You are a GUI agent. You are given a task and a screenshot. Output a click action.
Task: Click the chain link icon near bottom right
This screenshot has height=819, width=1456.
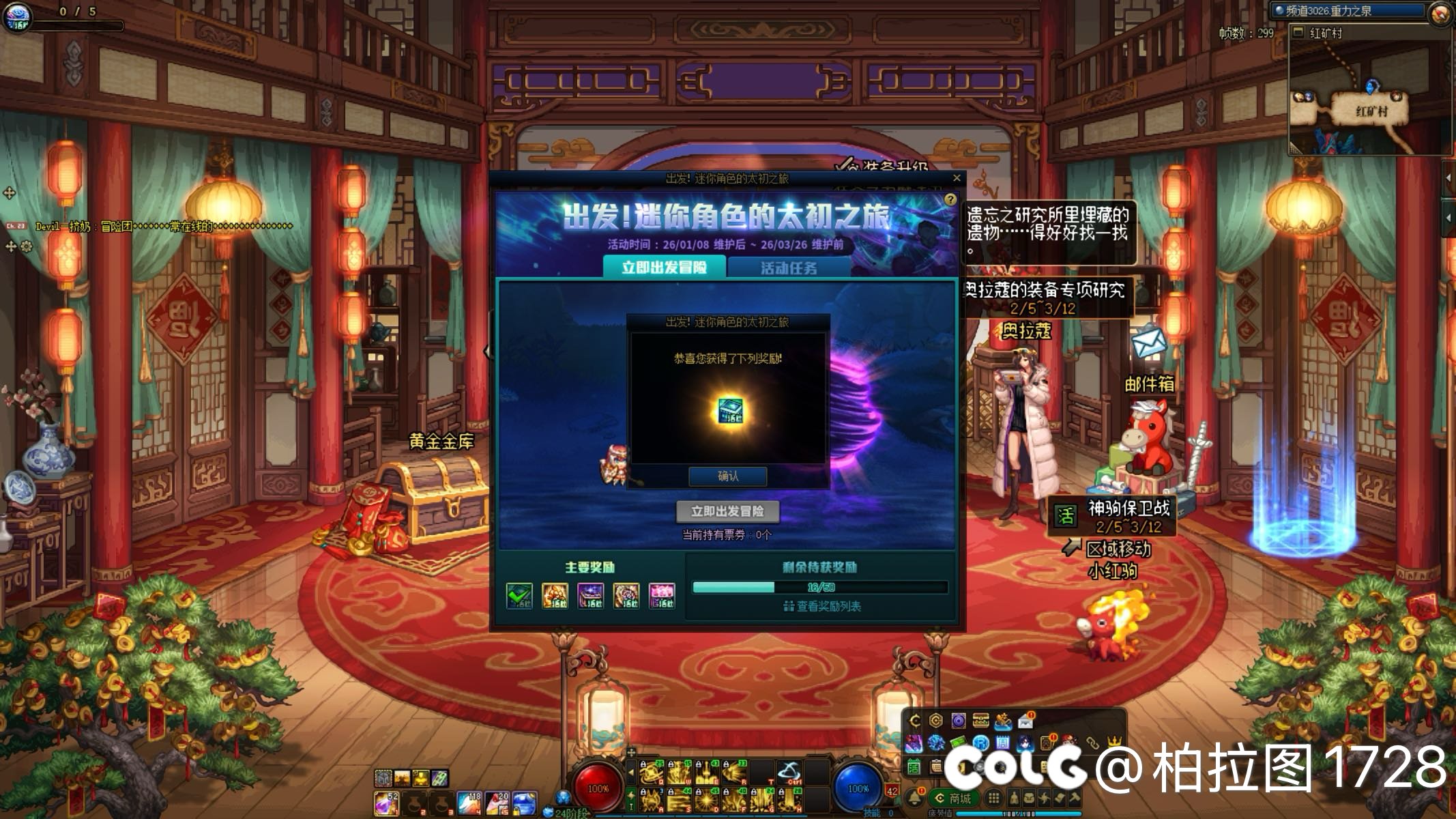click(1094, 741)
